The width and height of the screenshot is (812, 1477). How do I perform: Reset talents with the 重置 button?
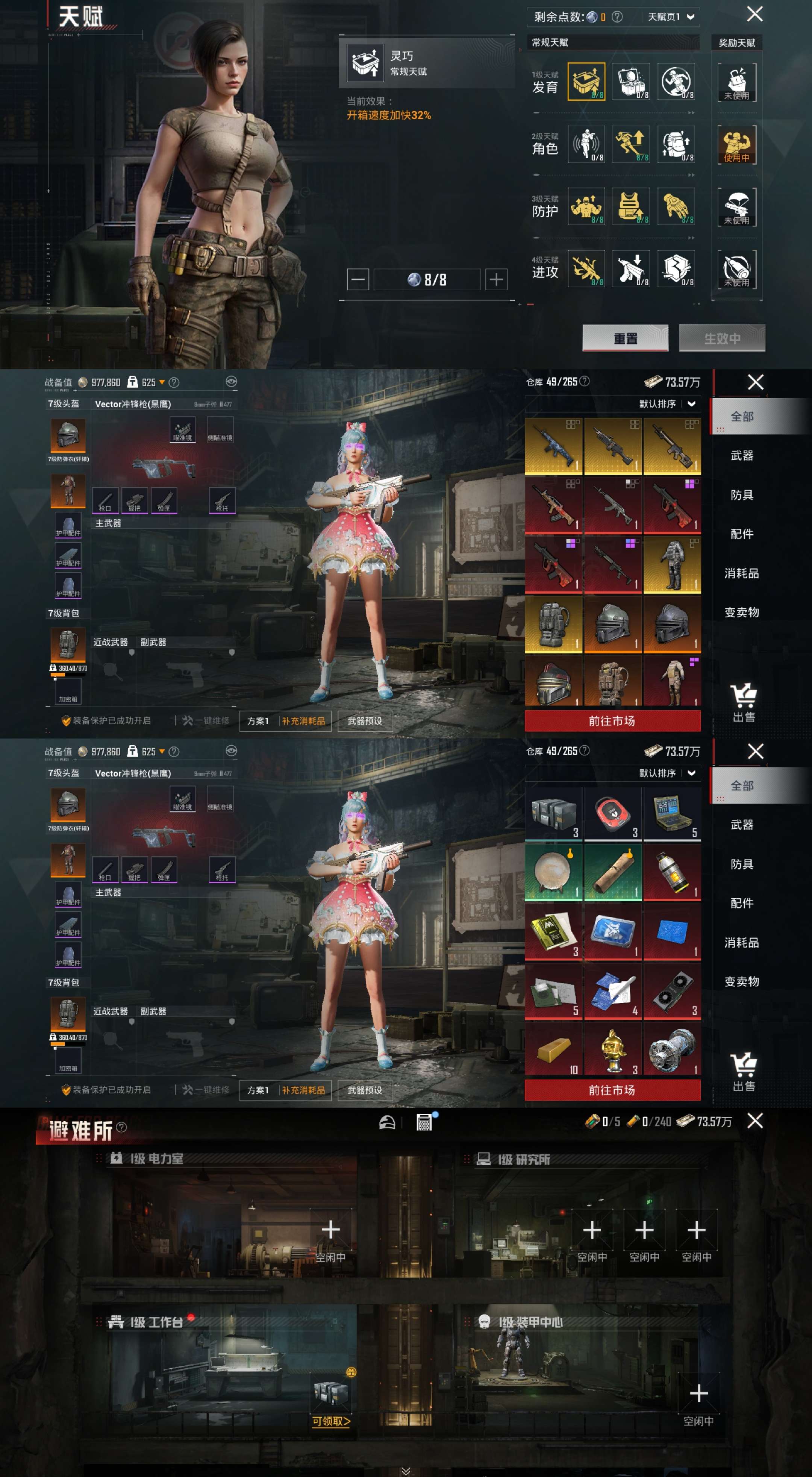625,338
